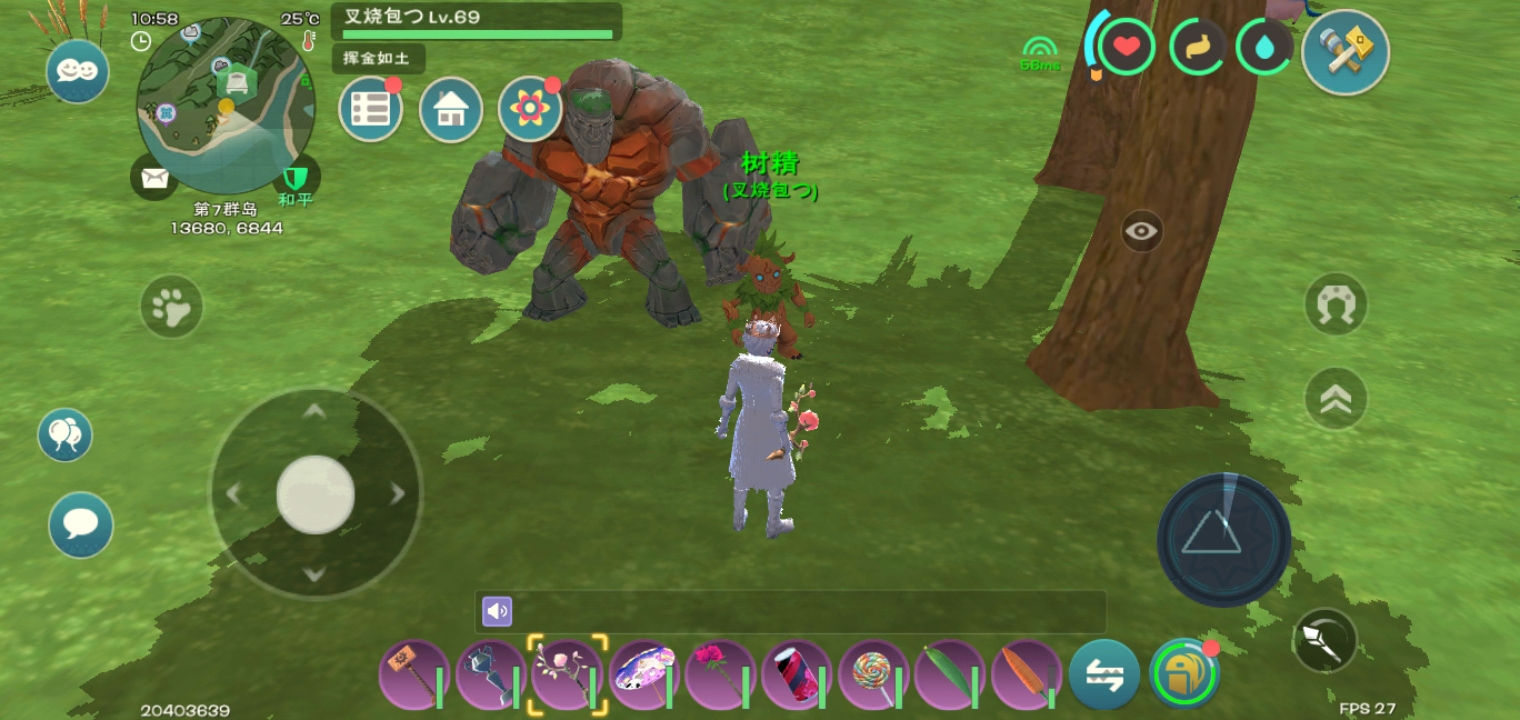Select the red rose hotbar slot
The height and width of the screenshot is (720, 1520).
pos(721,674)
